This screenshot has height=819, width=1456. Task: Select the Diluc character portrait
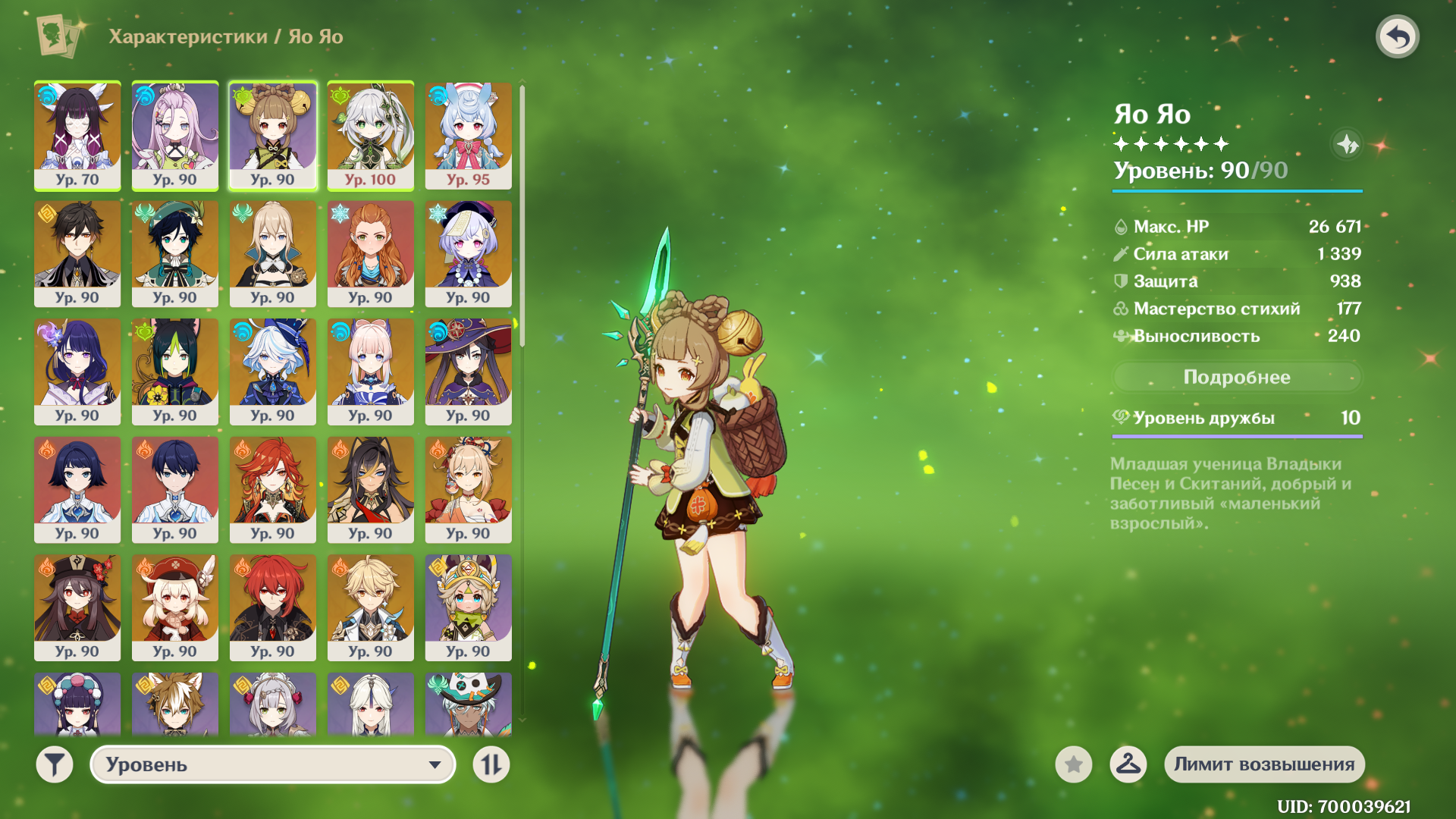(273, 607)
